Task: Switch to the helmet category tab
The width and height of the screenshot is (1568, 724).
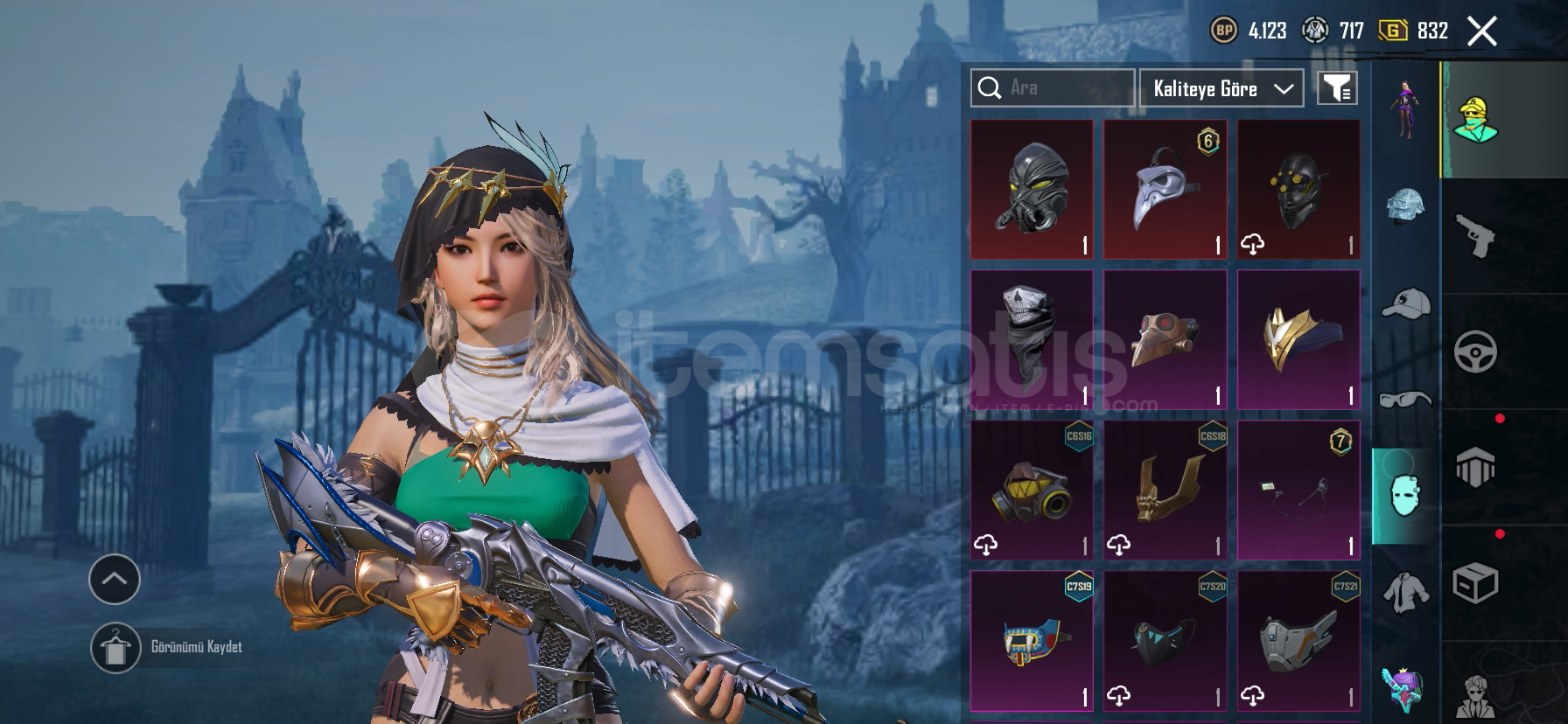Action: click(x=1405, y=207)
